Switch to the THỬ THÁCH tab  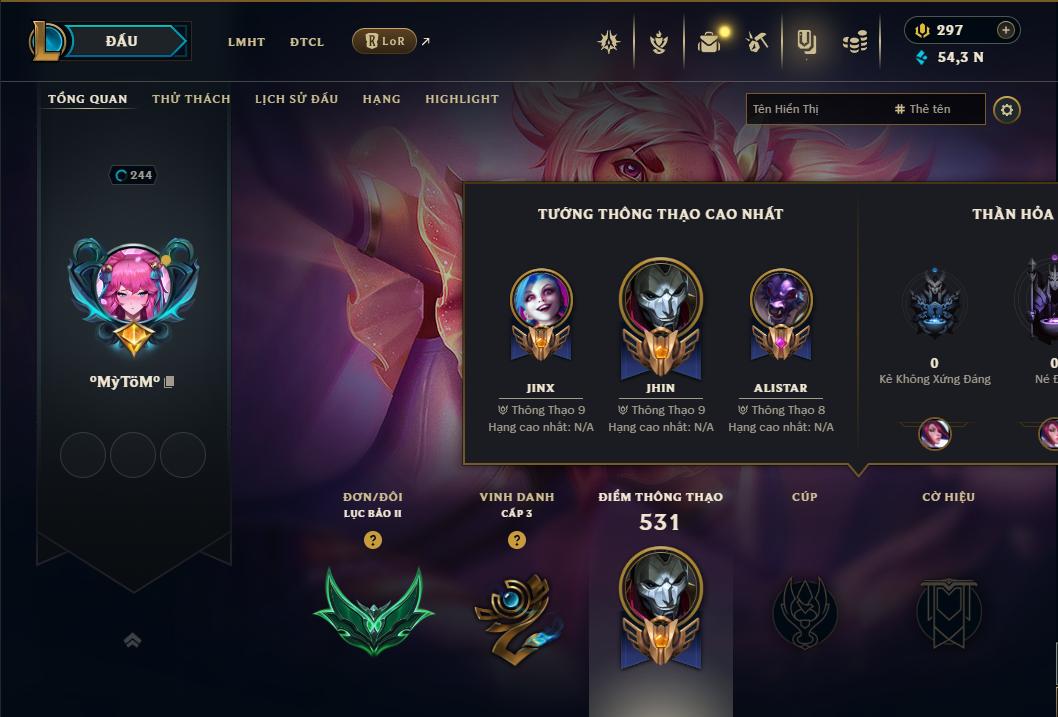(x=191, y=99)
